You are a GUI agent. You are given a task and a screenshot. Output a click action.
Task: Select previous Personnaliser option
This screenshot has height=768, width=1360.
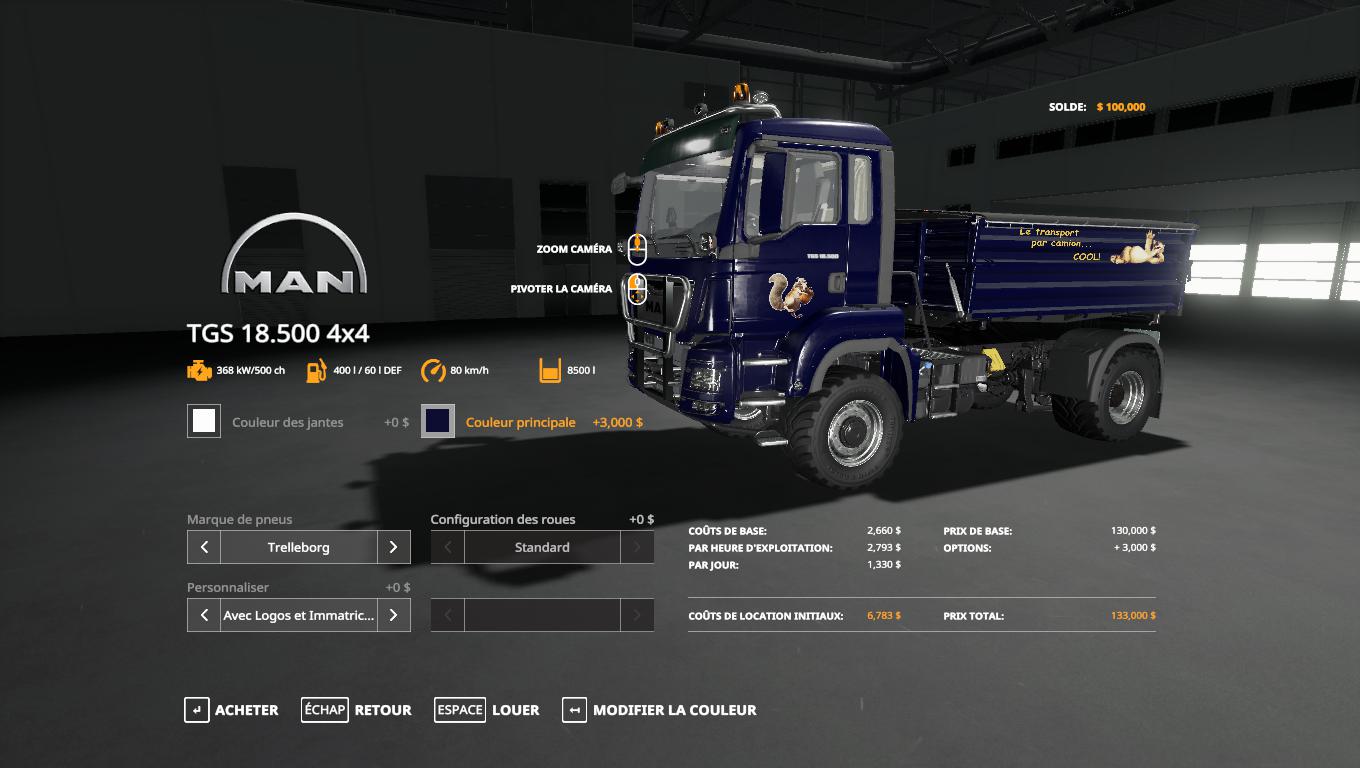[204, 615]
